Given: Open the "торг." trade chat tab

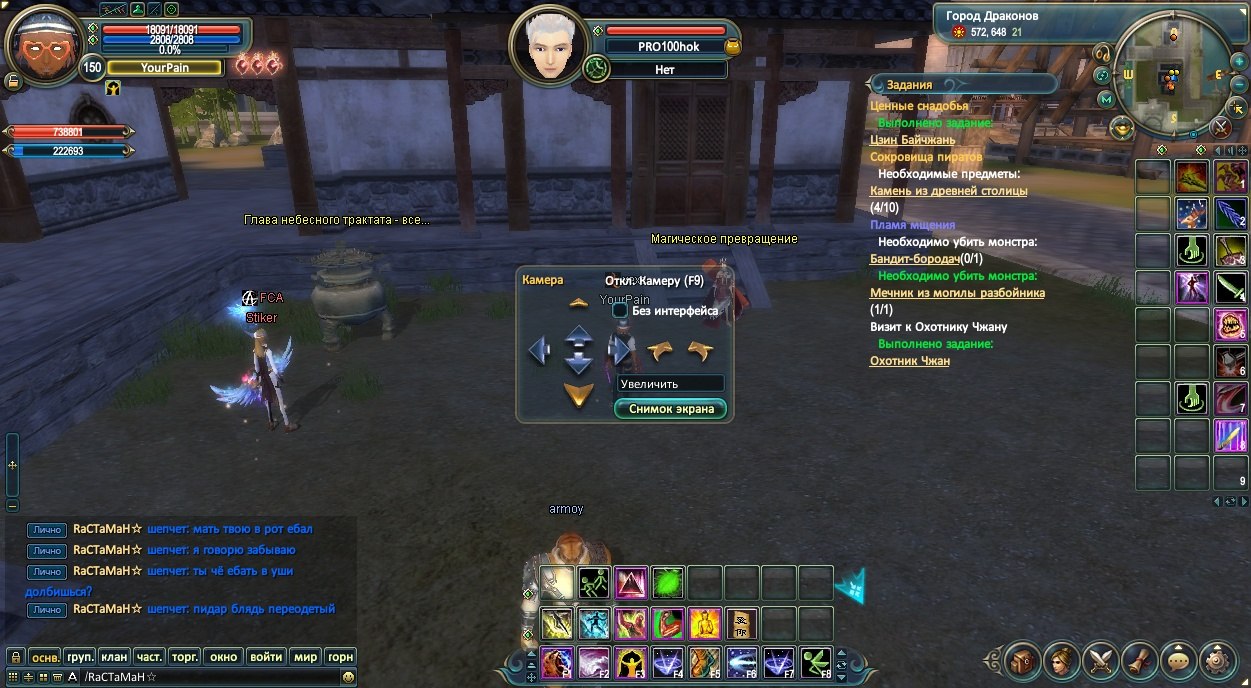Looking at the screenshot, I should click(x=184, y=657).
